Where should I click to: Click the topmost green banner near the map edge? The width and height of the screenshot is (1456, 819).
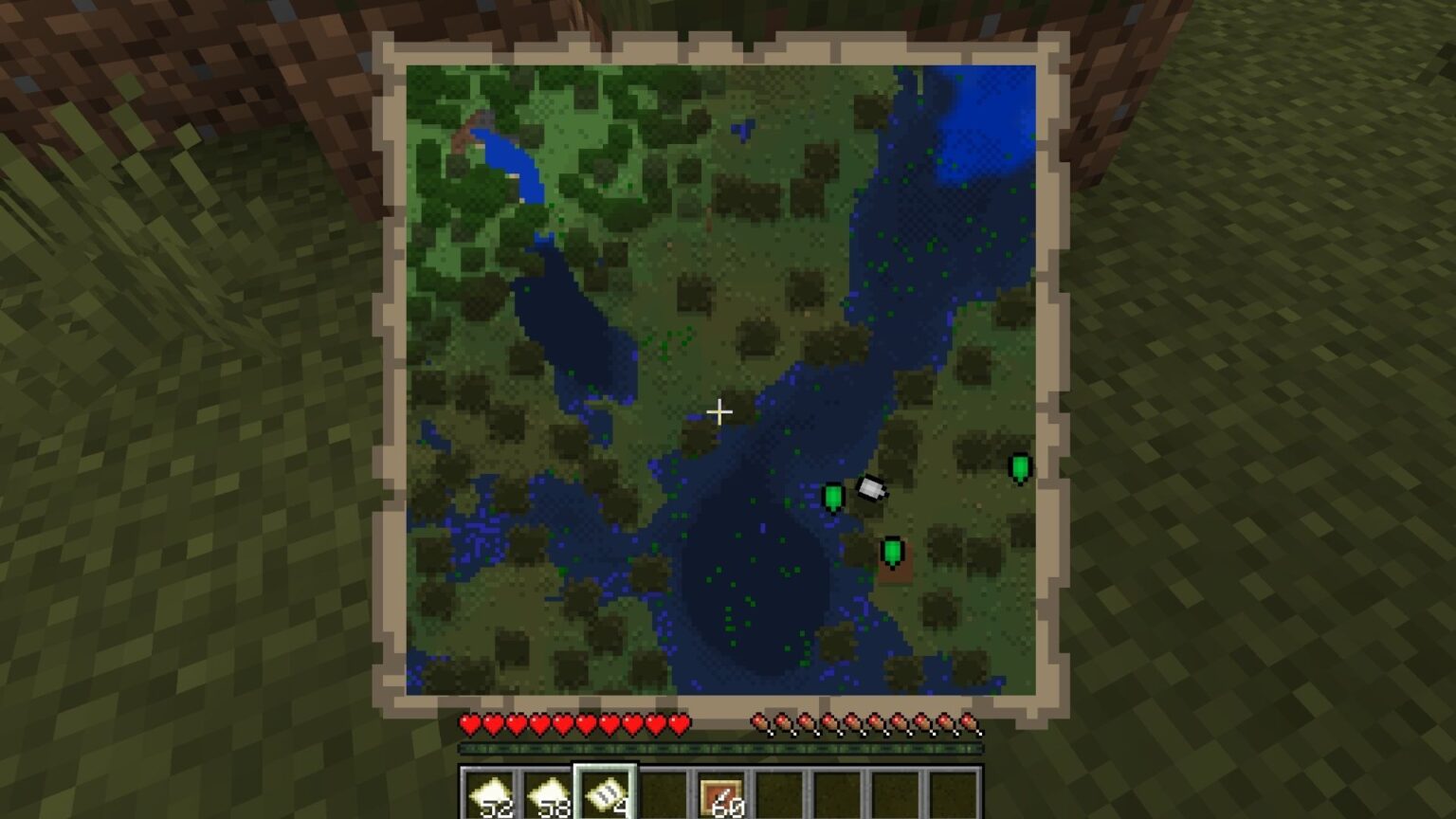tap(1019, 465)
